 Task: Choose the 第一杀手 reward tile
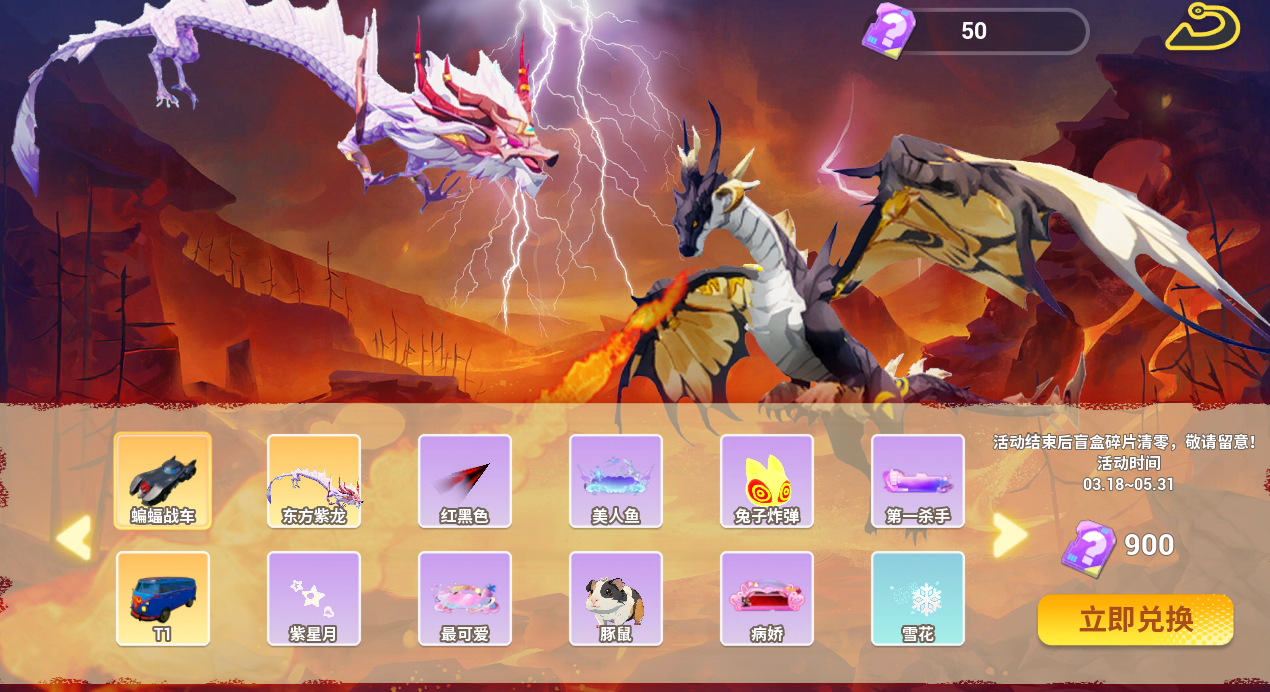pyautogui.click(x=918, y=481)
